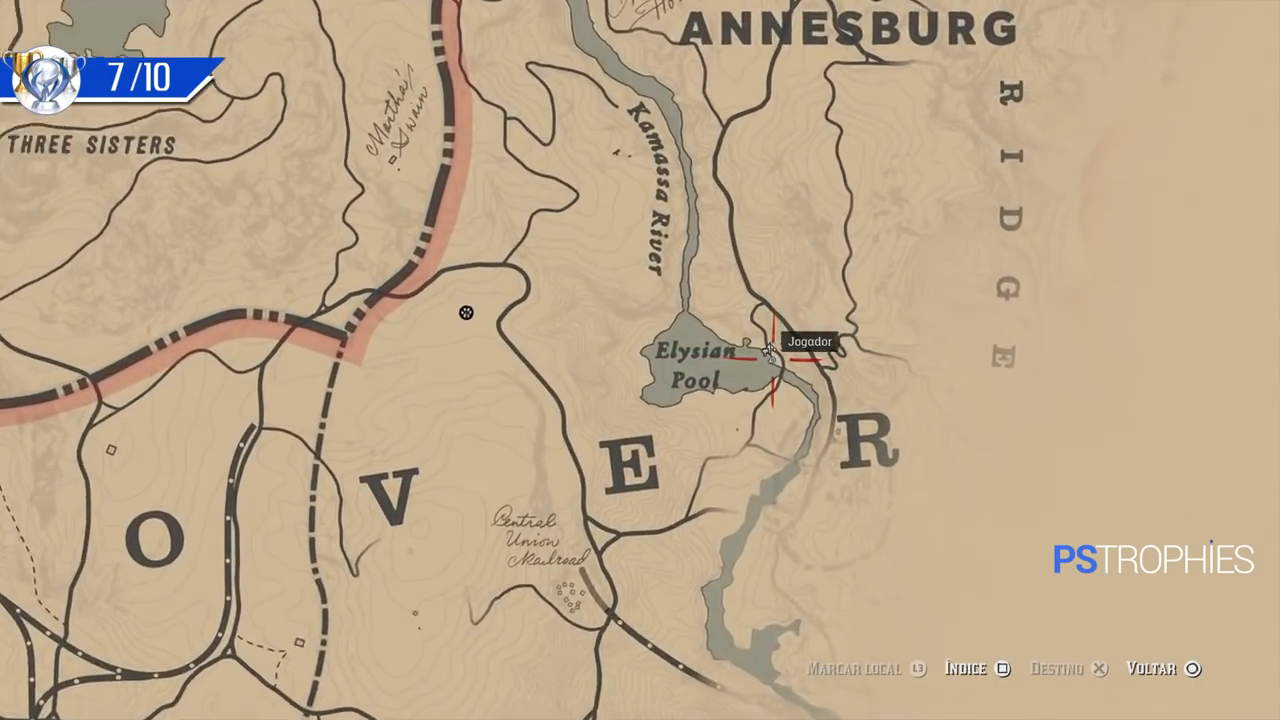The width and height of the screenshot is (1280, 720).
Task: Click the square button icon beside Índice
Action: point(1003,669)
